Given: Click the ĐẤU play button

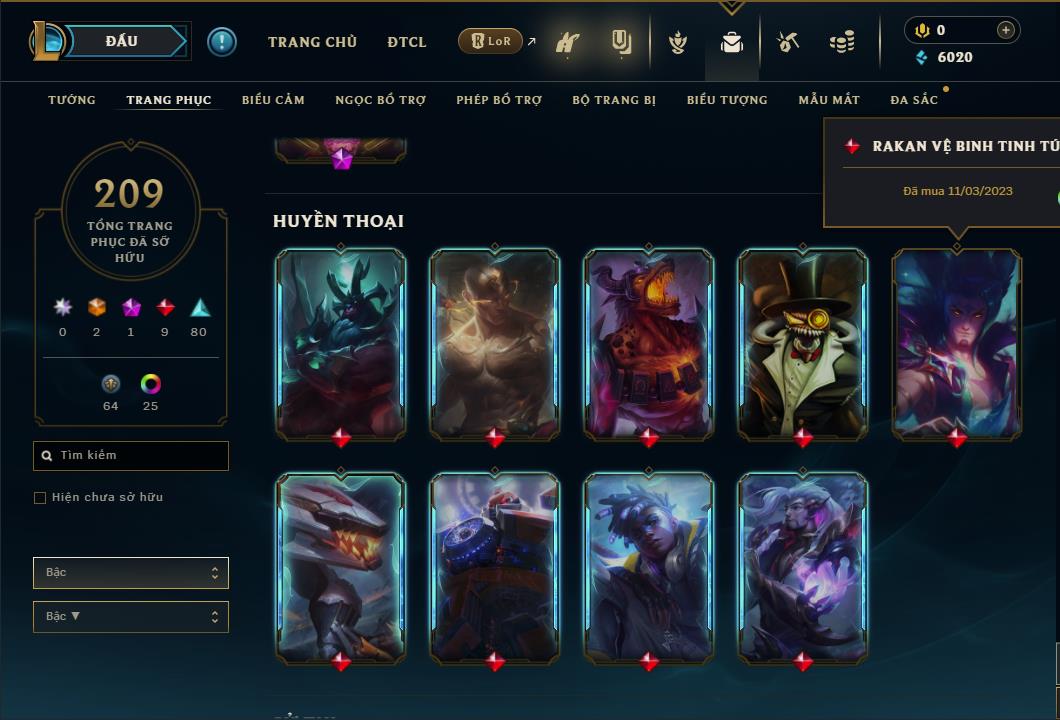Looking at the screenshot, I should point(122,41).
